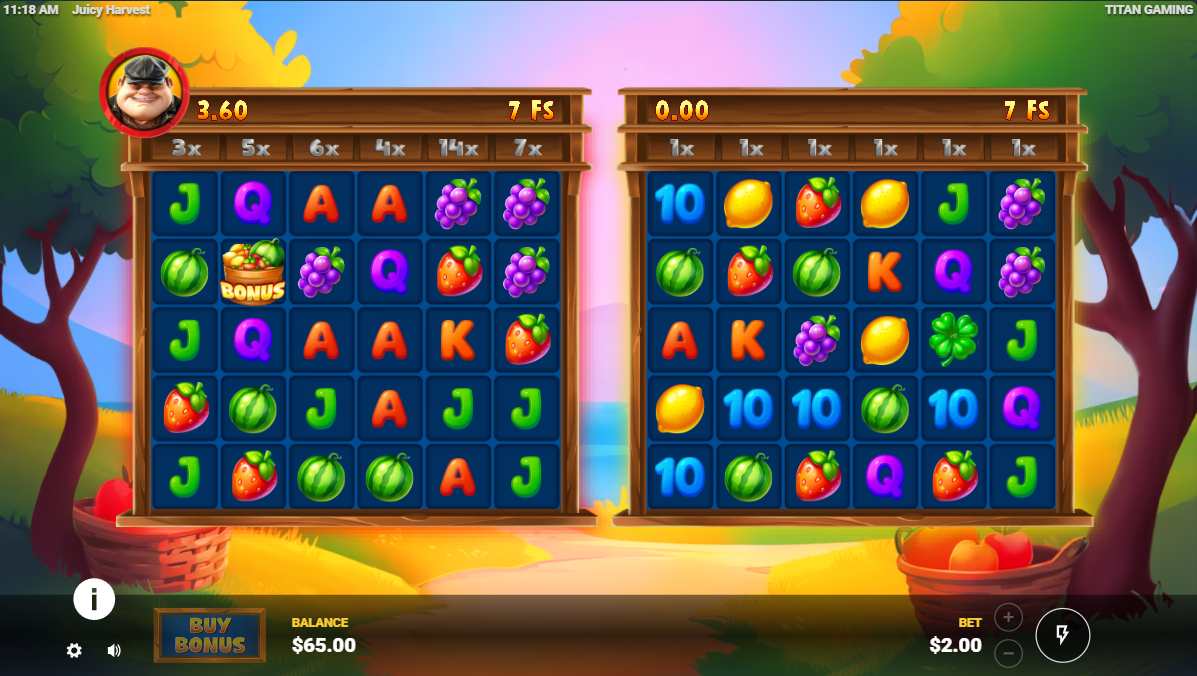Open the game info panel
The height and width of the screenshot is (676, 1197).
click(94, 599)
